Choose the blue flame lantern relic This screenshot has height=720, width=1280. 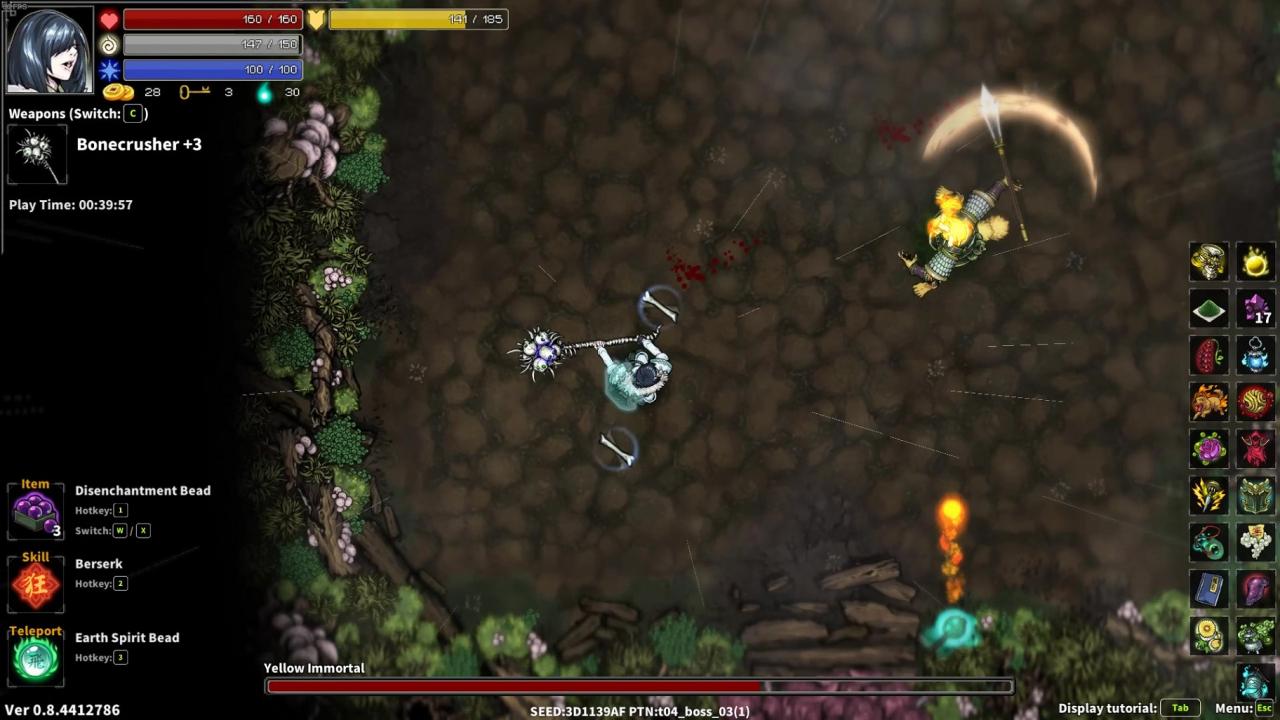(1256, 355)
